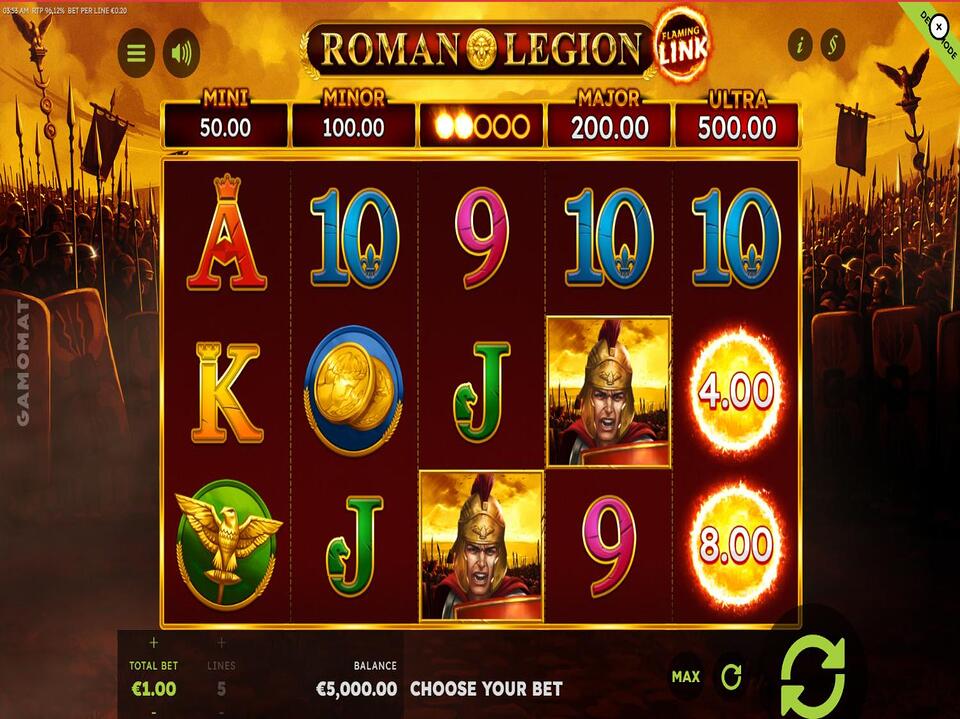
Task: Increase the total bet with plus
Action: (153, 643)
